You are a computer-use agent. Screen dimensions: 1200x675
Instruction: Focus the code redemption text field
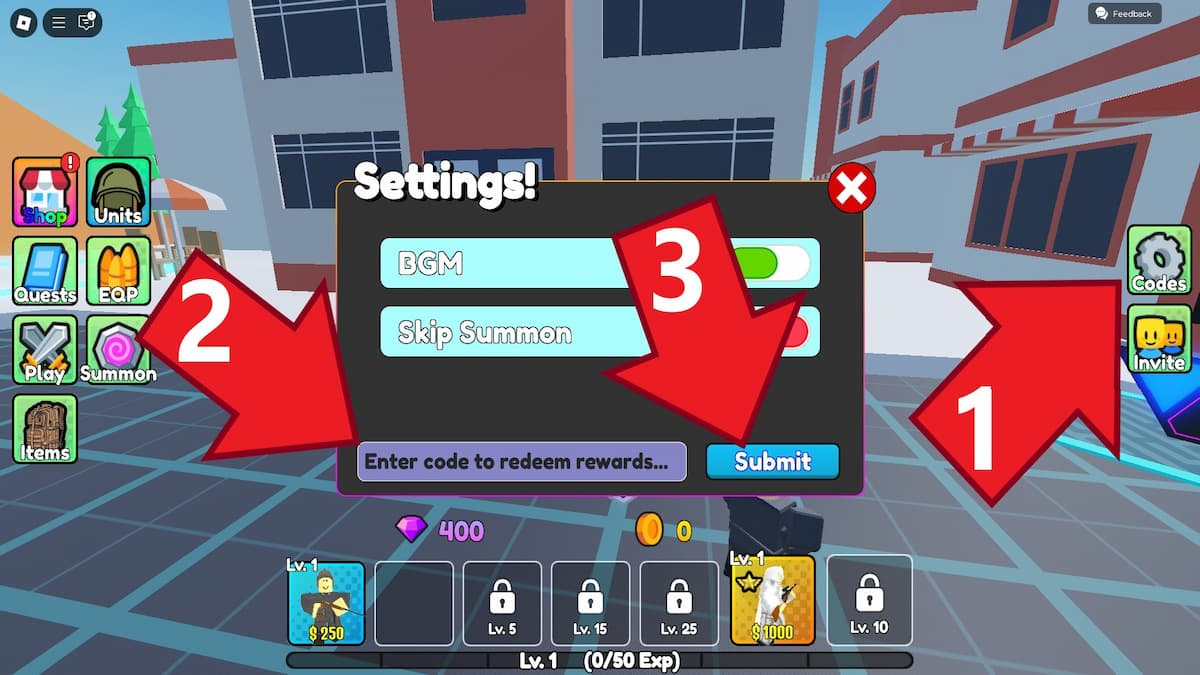pos(521,462)
